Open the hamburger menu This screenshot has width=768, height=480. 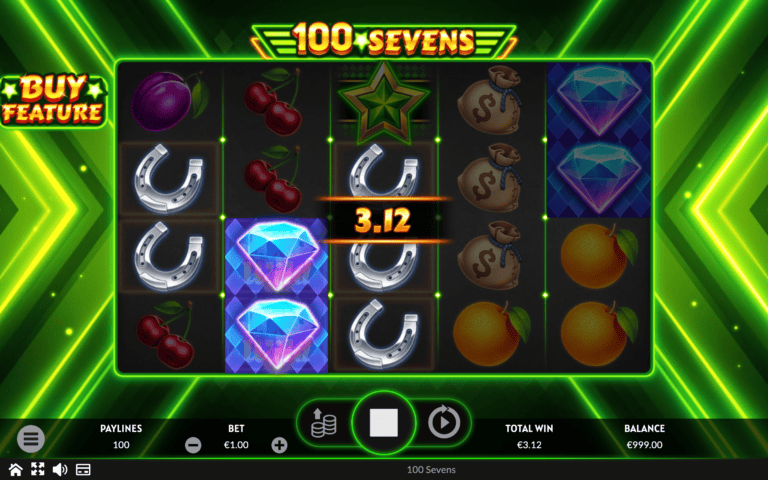pyautogui.click(x=31, y=438)
